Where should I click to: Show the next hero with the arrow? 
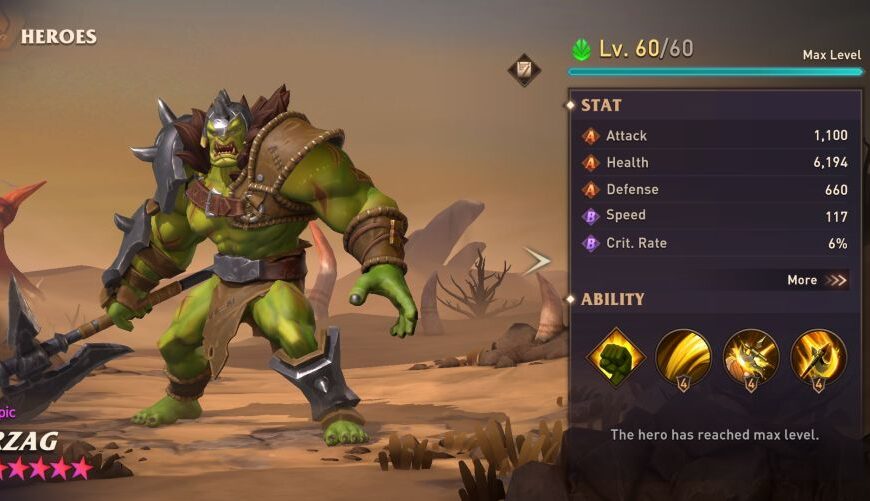[x=537, y=261]
